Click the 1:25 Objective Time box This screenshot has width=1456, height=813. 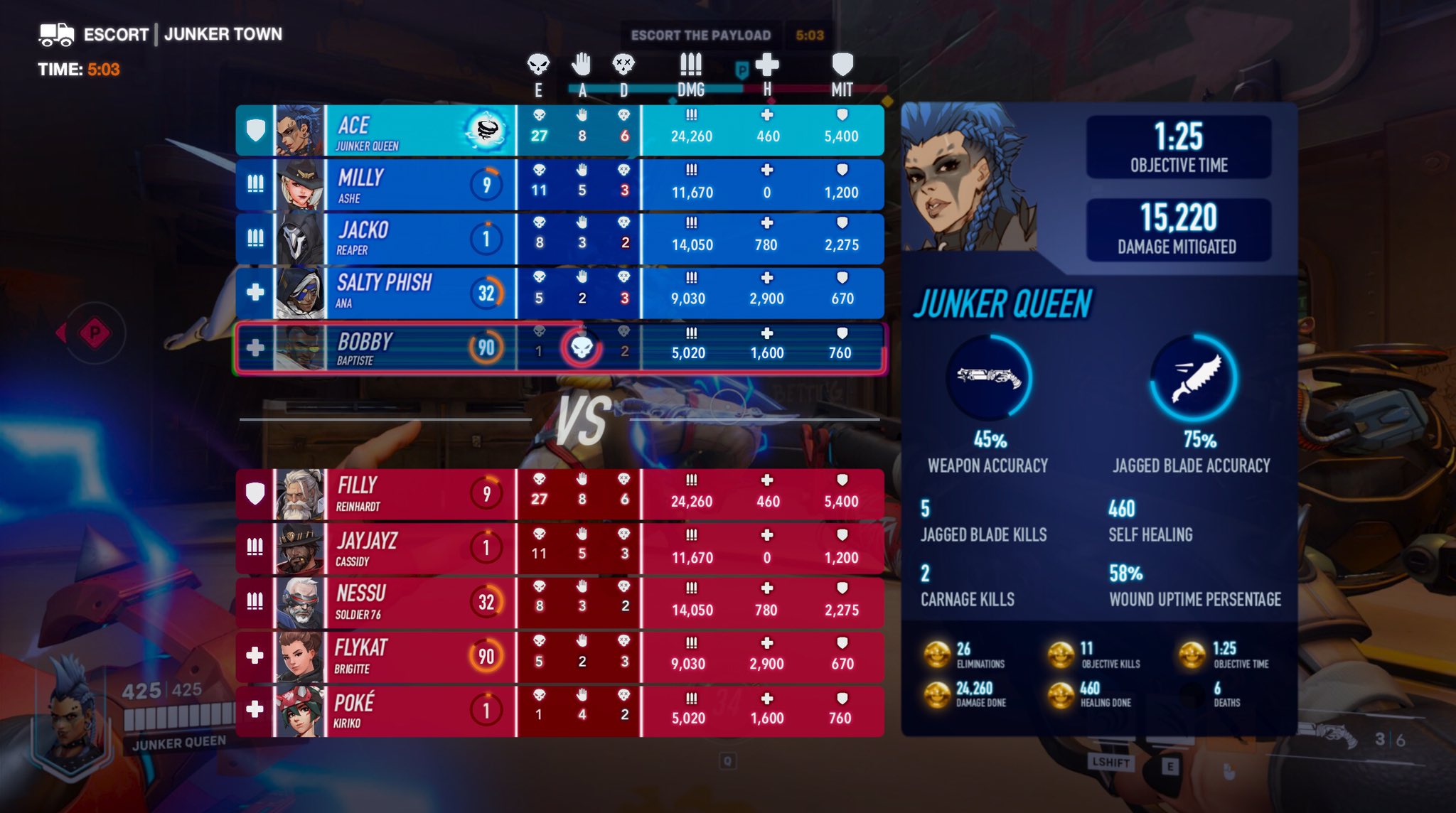pos(1180,146)
